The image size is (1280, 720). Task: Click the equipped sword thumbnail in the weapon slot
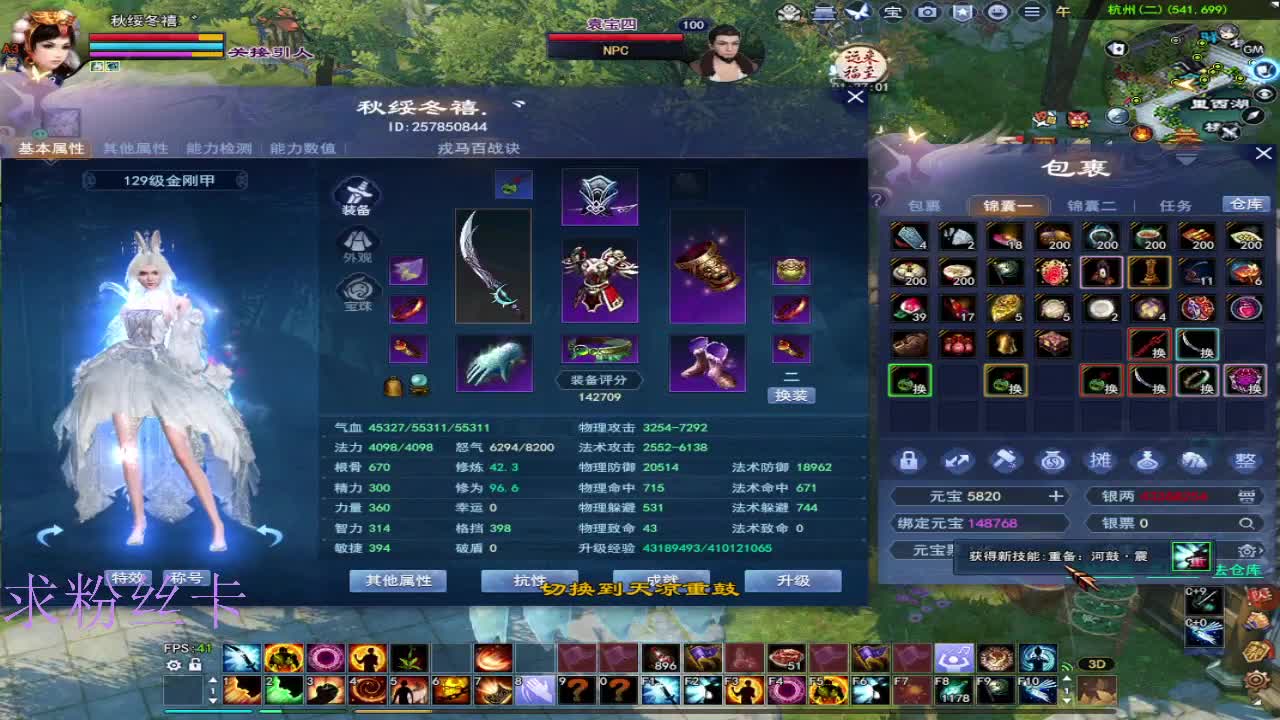click(x=493, y=266)
